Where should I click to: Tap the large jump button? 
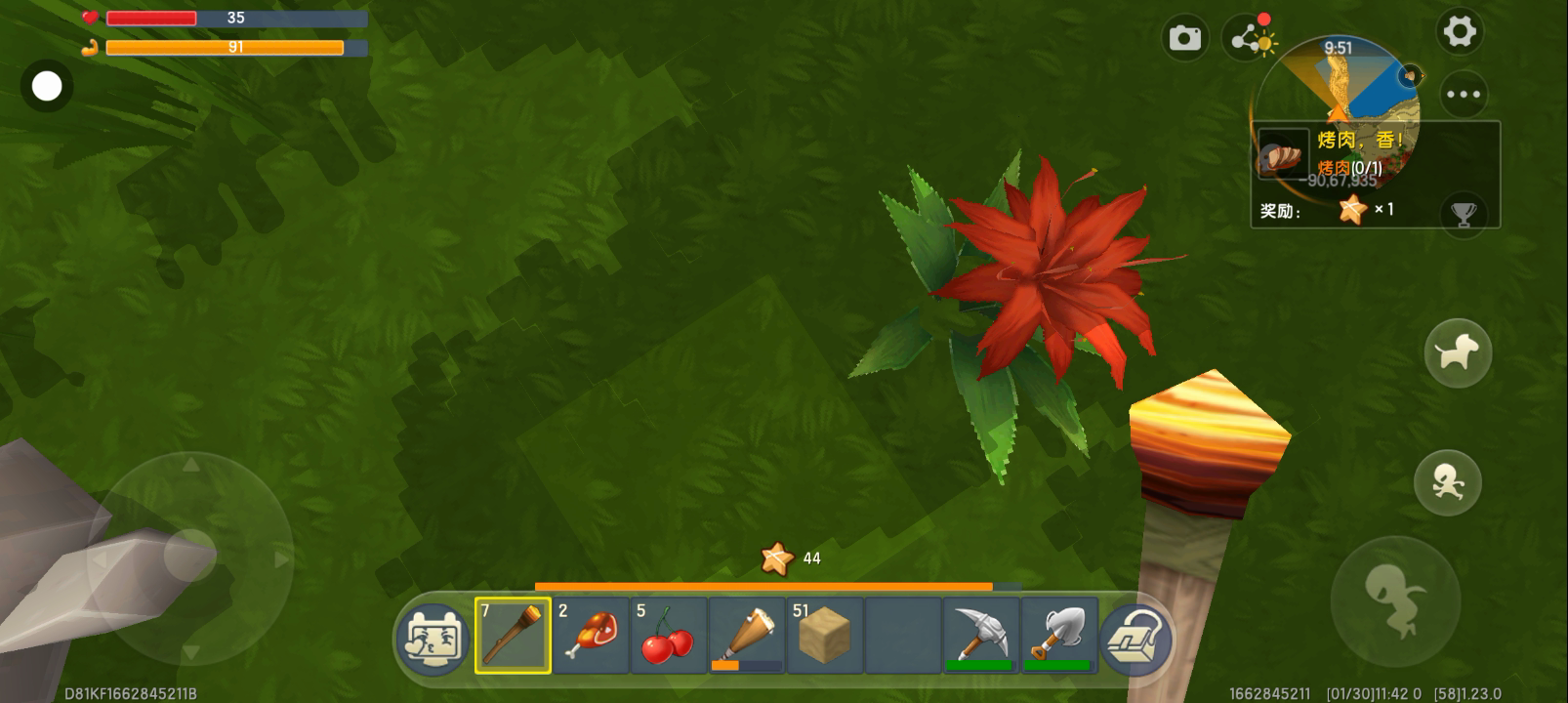click(x=1395, y=600)
